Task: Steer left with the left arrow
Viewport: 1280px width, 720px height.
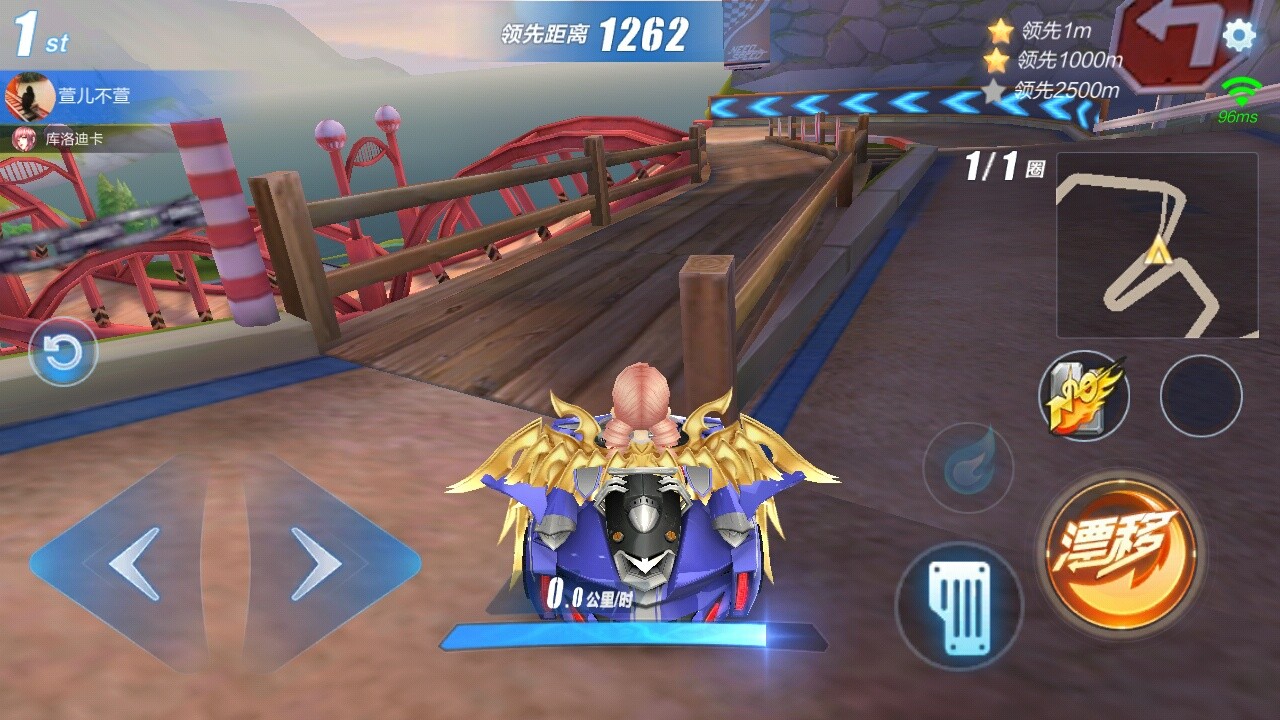Action: [135, 564]
